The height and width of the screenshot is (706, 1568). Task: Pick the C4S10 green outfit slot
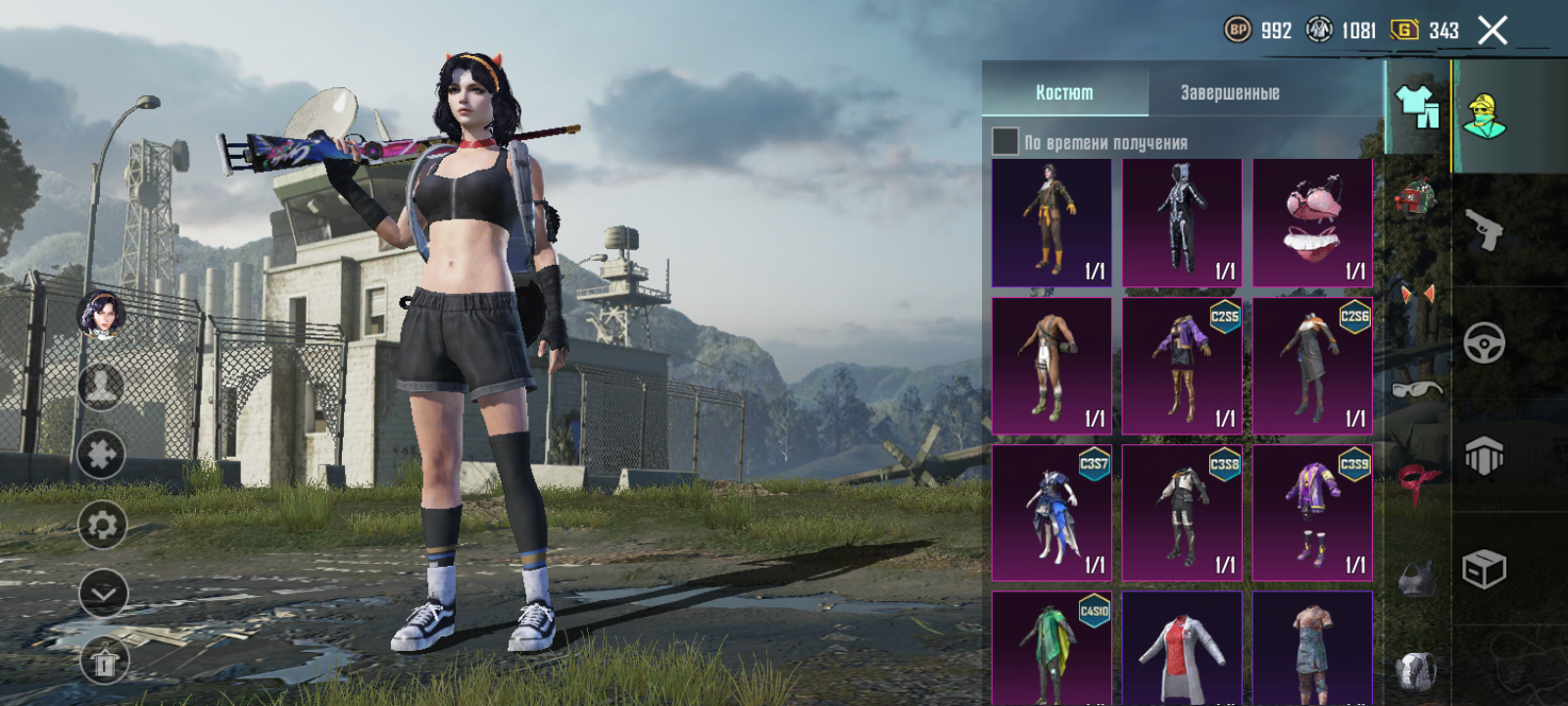1052,647
